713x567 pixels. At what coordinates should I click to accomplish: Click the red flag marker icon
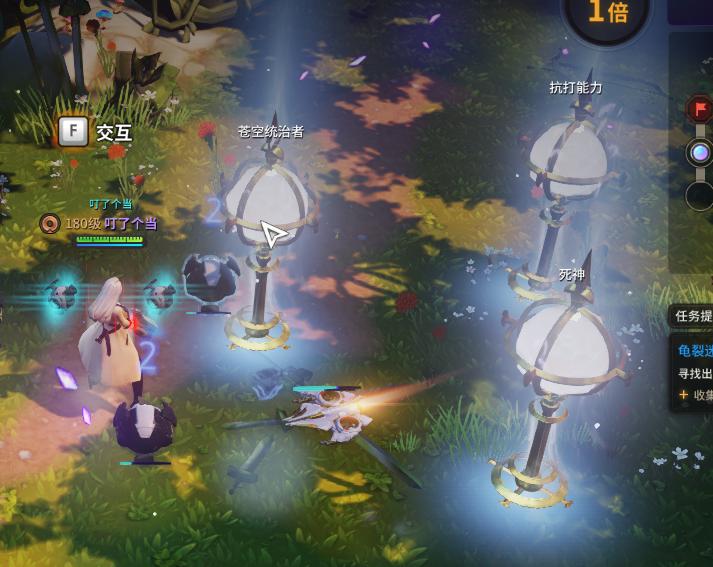point(699,108)
